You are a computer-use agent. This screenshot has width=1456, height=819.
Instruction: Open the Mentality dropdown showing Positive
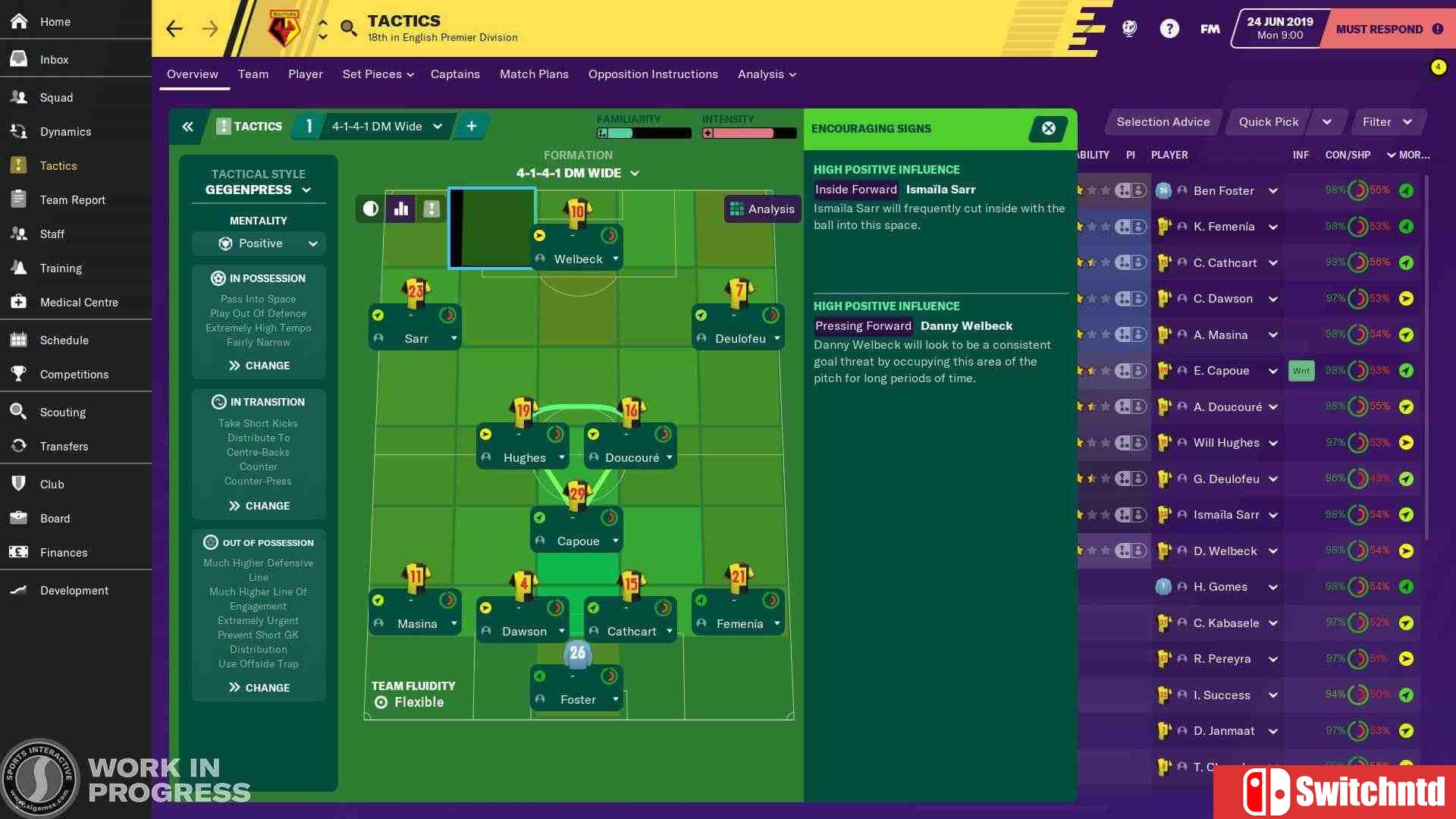pyautogui.click(x=259, y=243)
